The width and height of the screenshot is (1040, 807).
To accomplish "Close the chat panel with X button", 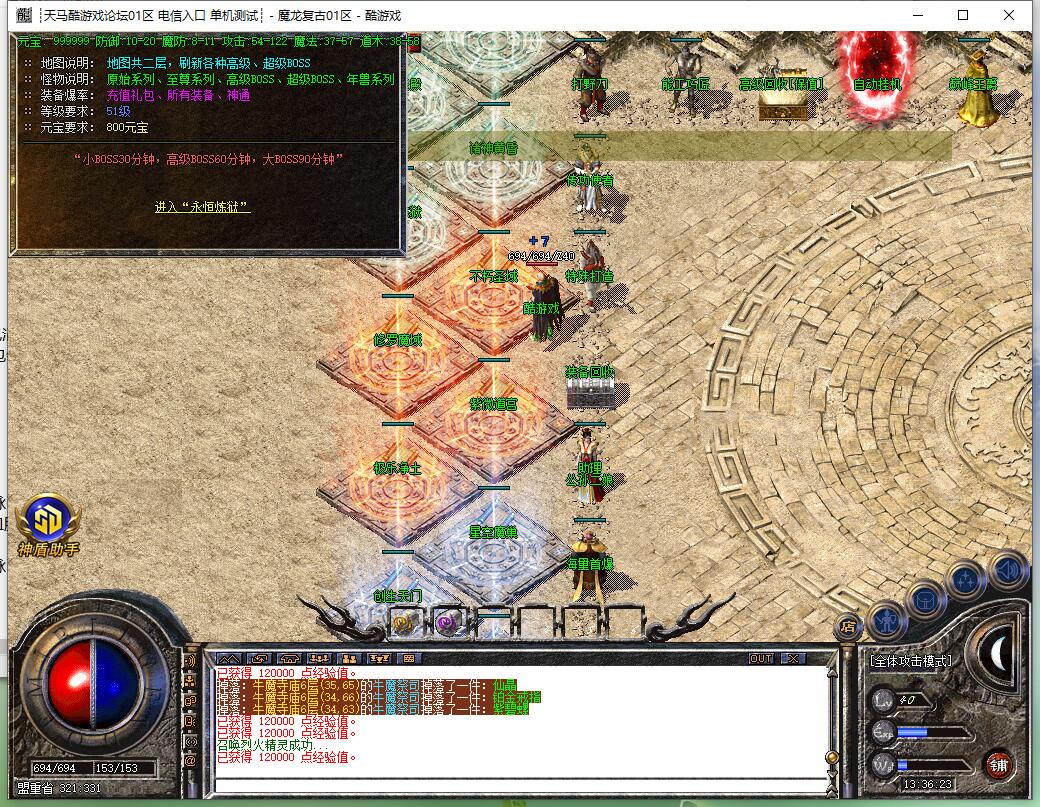I will [792, 659].
